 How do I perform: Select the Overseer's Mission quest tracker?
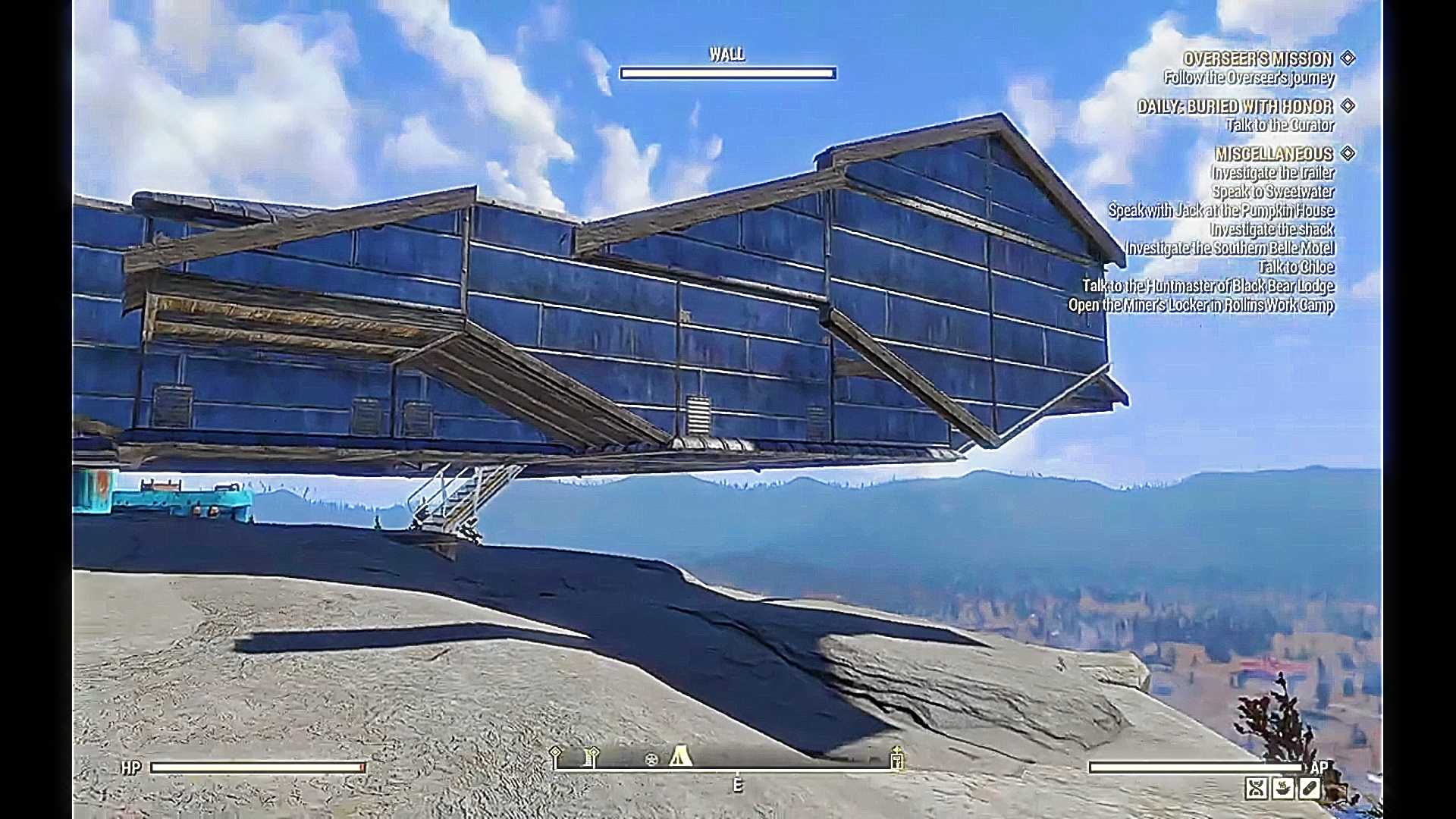pos(1257,59)
